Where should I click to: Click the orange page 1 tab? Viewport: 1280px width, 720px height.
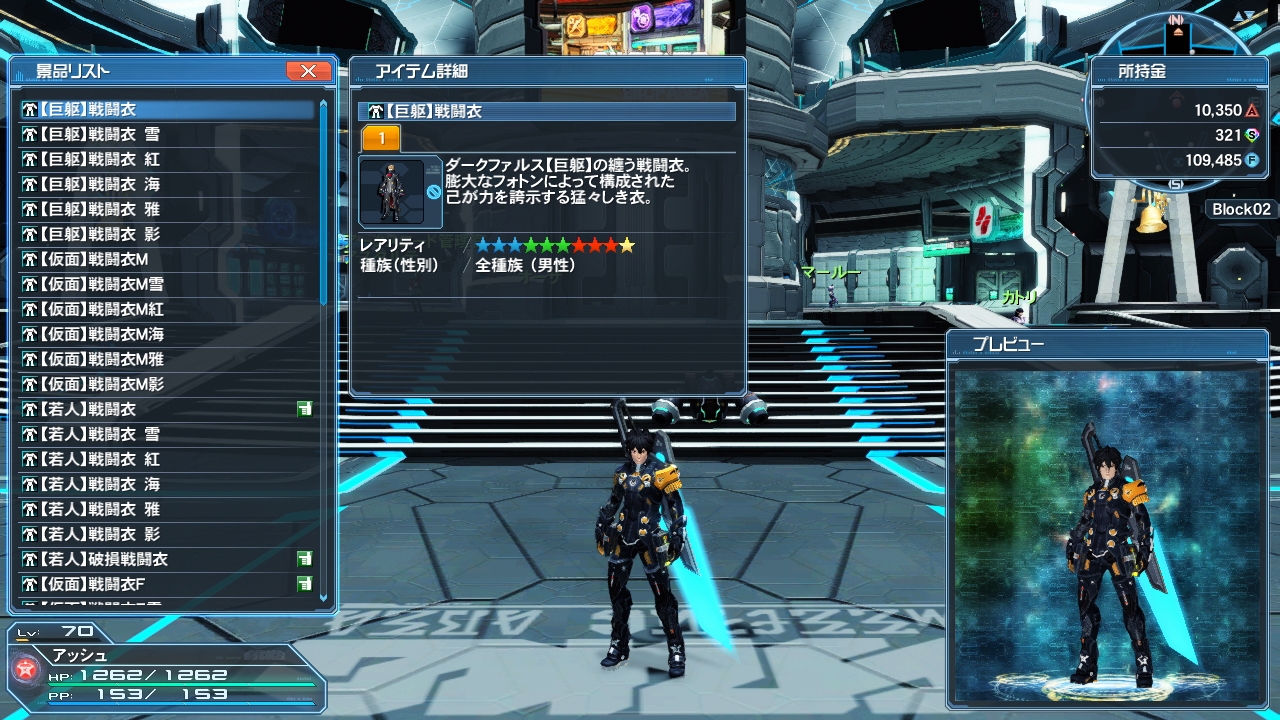pos(380,139)
